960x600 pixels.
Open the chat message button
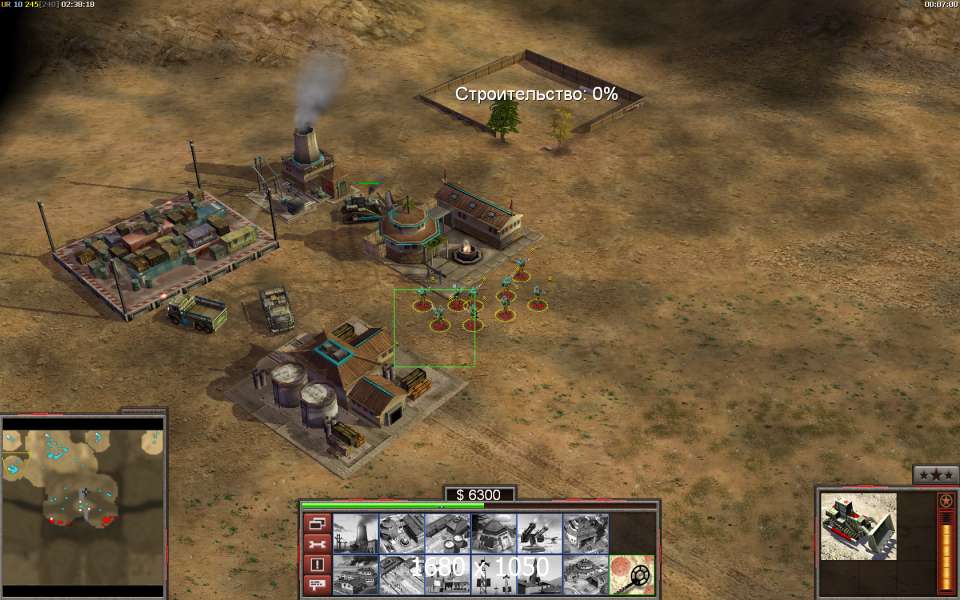316,586
